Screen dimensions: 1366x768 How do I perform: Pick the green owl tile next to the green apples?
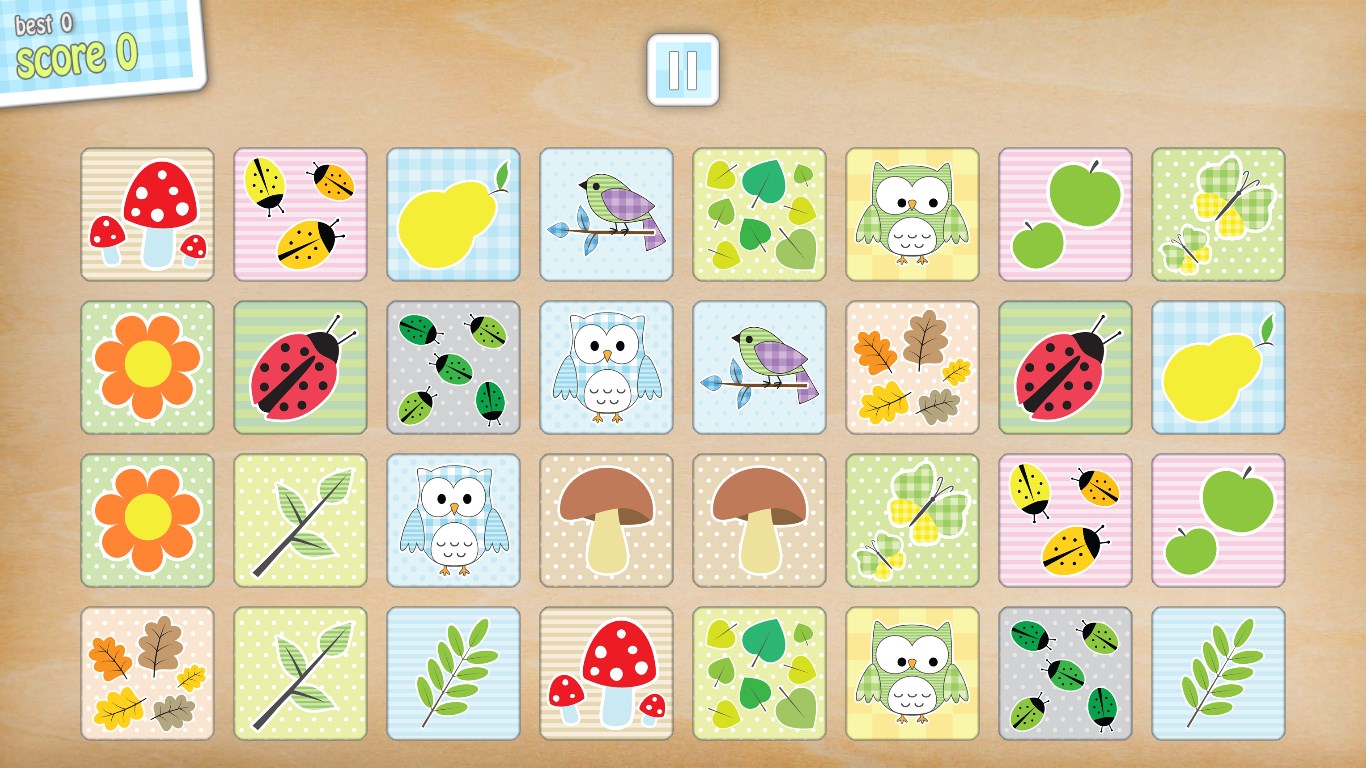(912, 214)
